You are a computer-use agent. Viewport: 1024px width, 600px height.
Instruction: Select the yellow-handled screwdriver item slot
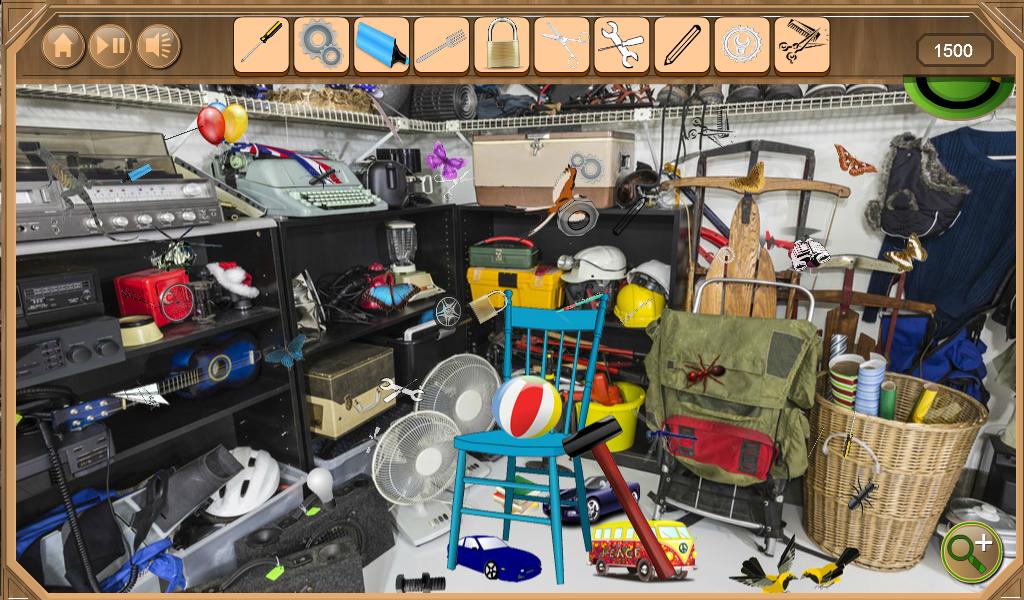click(x=261, y=45)
